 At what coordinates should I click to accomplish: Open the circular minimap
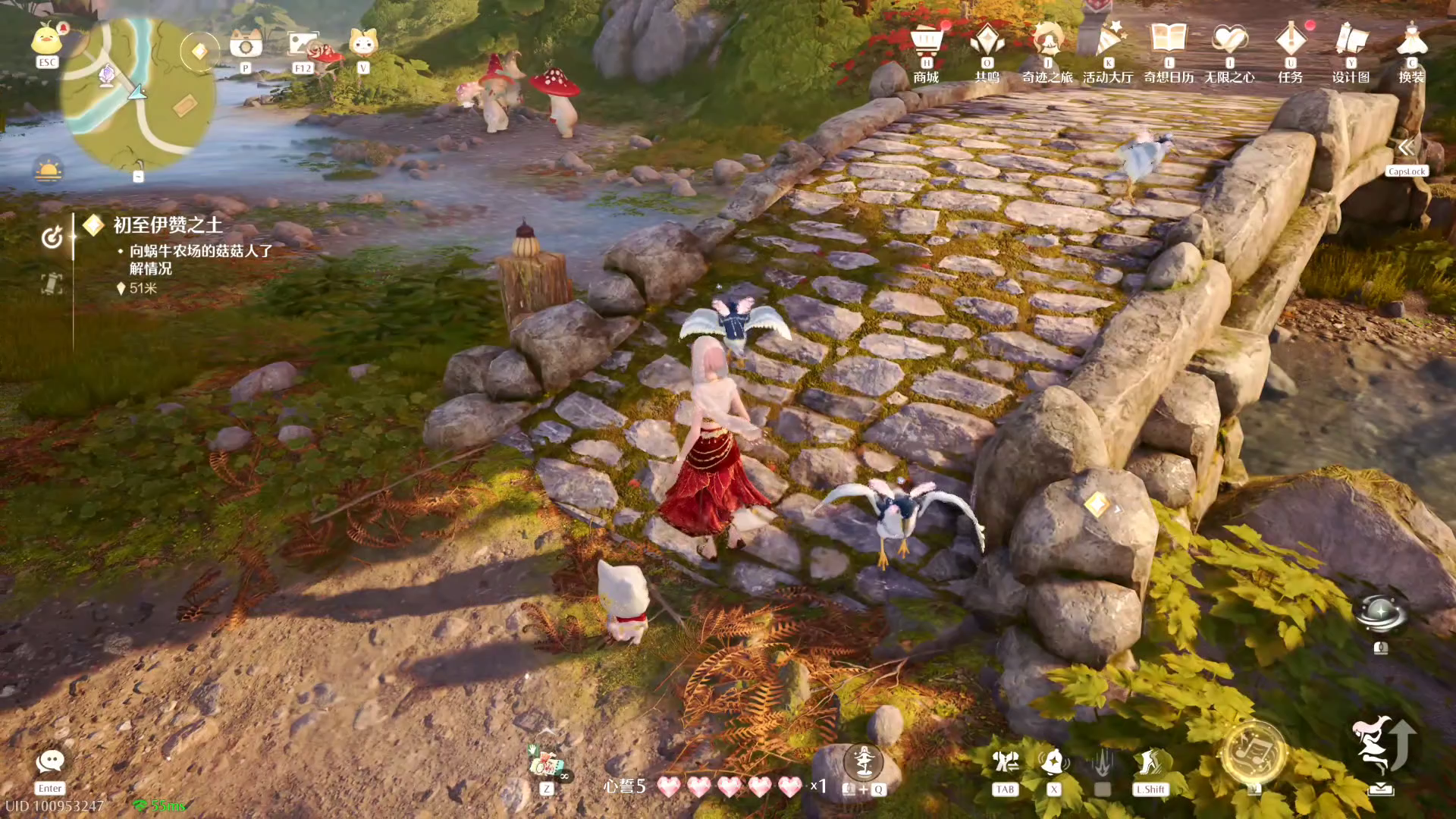click(x=136, y=95)
